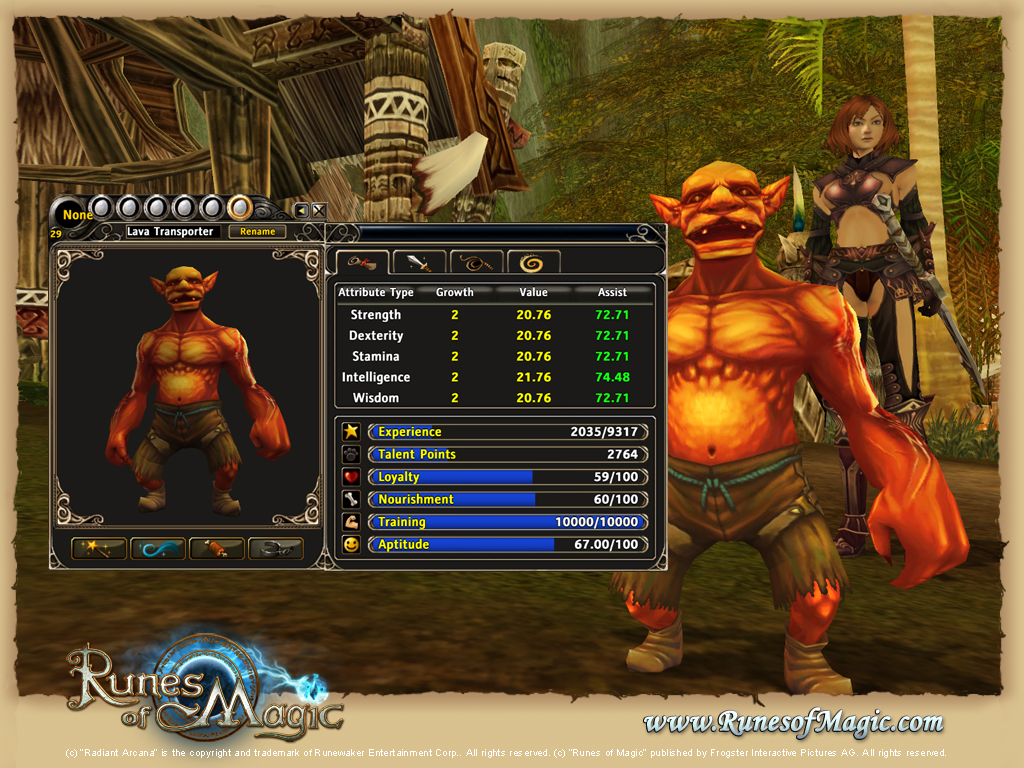Edit the Lava Transporter name field
Viewport: 1024px width, 768px height.
pos(169,231)
